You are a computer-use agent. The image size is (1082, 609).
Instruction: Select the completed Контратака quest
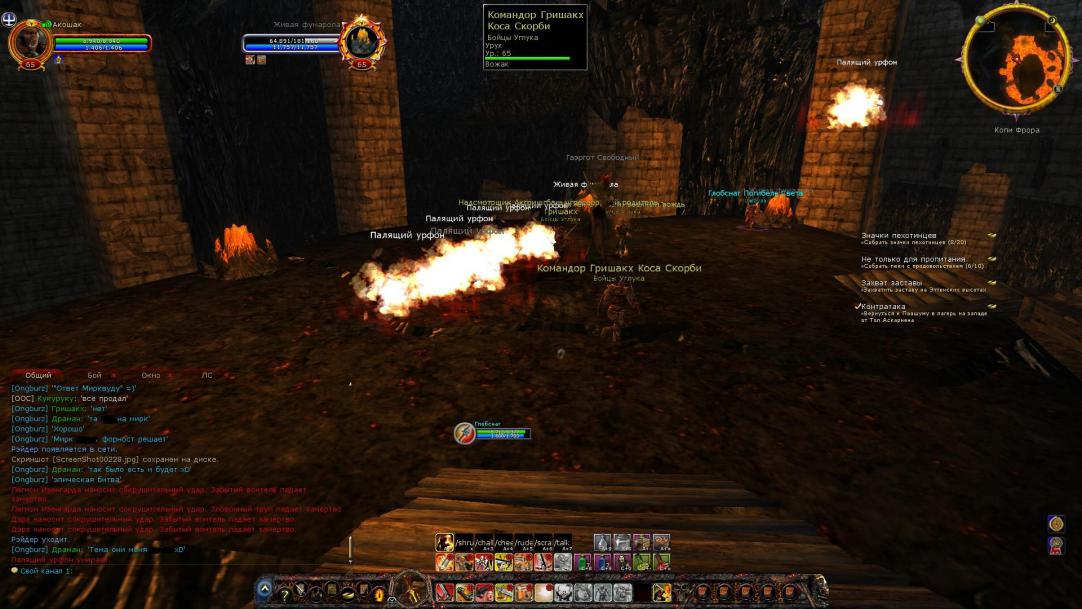tap(885, 306)
